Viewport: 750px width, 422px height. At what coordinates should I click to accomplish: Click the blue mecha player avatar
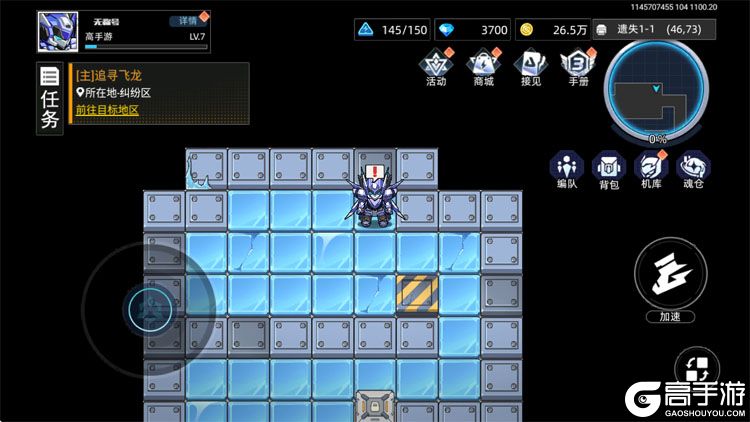click(58, 31)
